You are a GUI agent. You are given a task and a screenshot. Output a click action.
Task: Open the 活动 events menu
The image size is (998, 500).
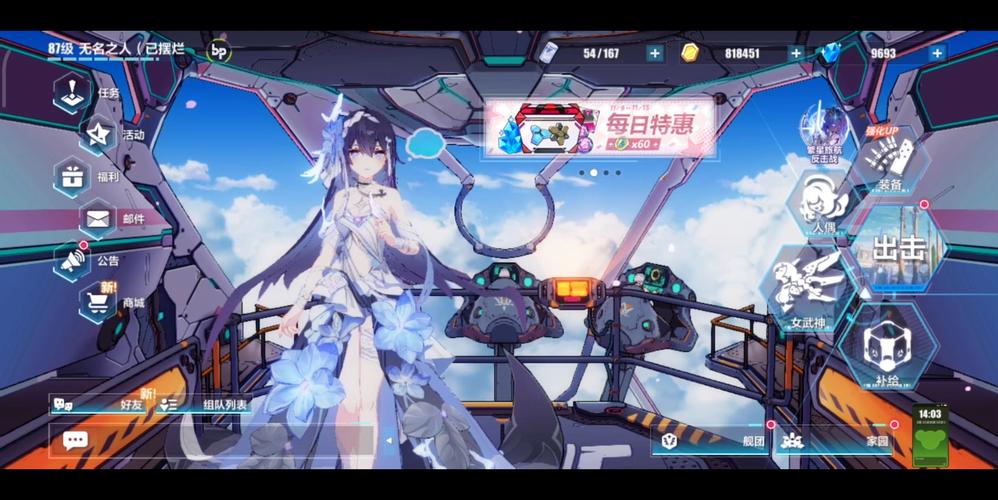(x=100, y=134)
